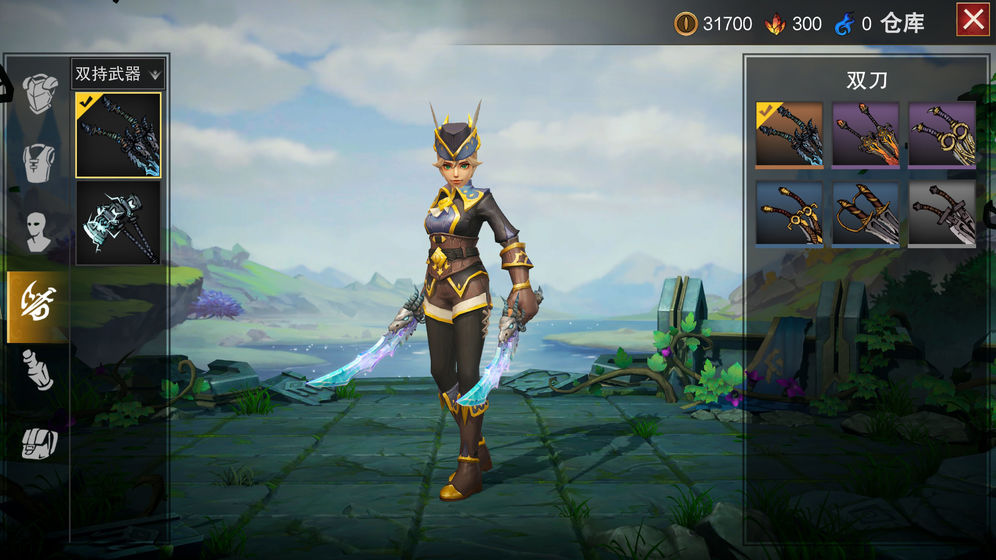This screenshot has width=996, height=560.
Task: Select the equipped dark twin blades slot
Action: click(x=118, y=135)
